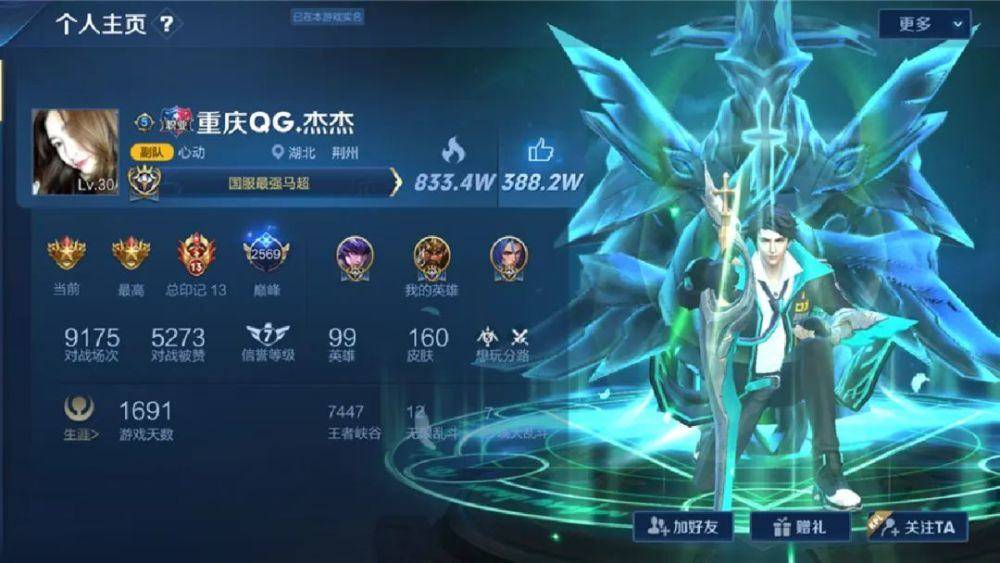The height and width of the screenshot is (563, 1000).
Task: Select the third hero portrait icon
Action: click(509, 256)
